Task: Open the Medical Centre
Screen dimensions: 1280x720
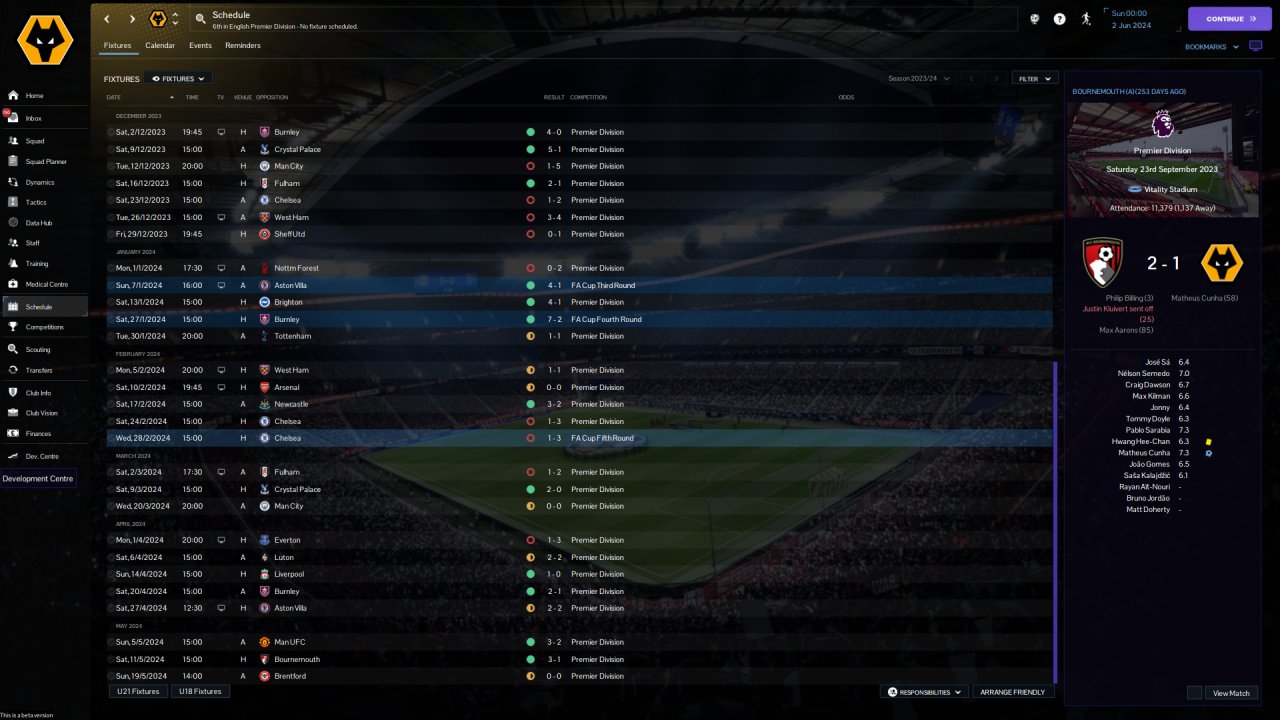Action: pyautogui.click(x=46, y=284)
